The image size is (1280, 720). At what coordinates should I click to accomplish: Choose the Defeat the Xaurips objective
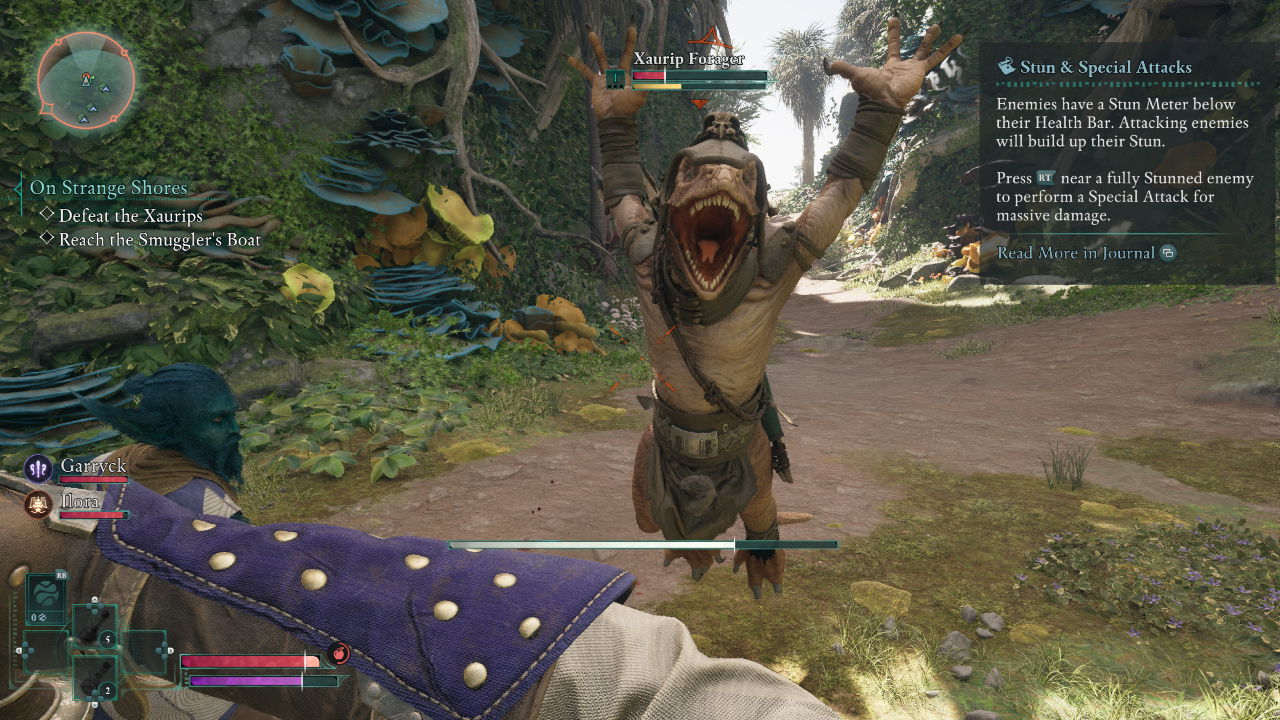coord(130,215)
